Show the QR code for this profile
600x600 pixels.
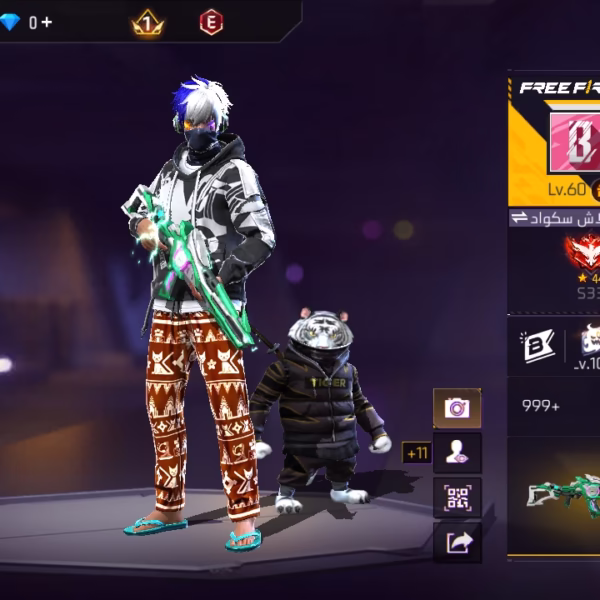click(x=457, y=497)
